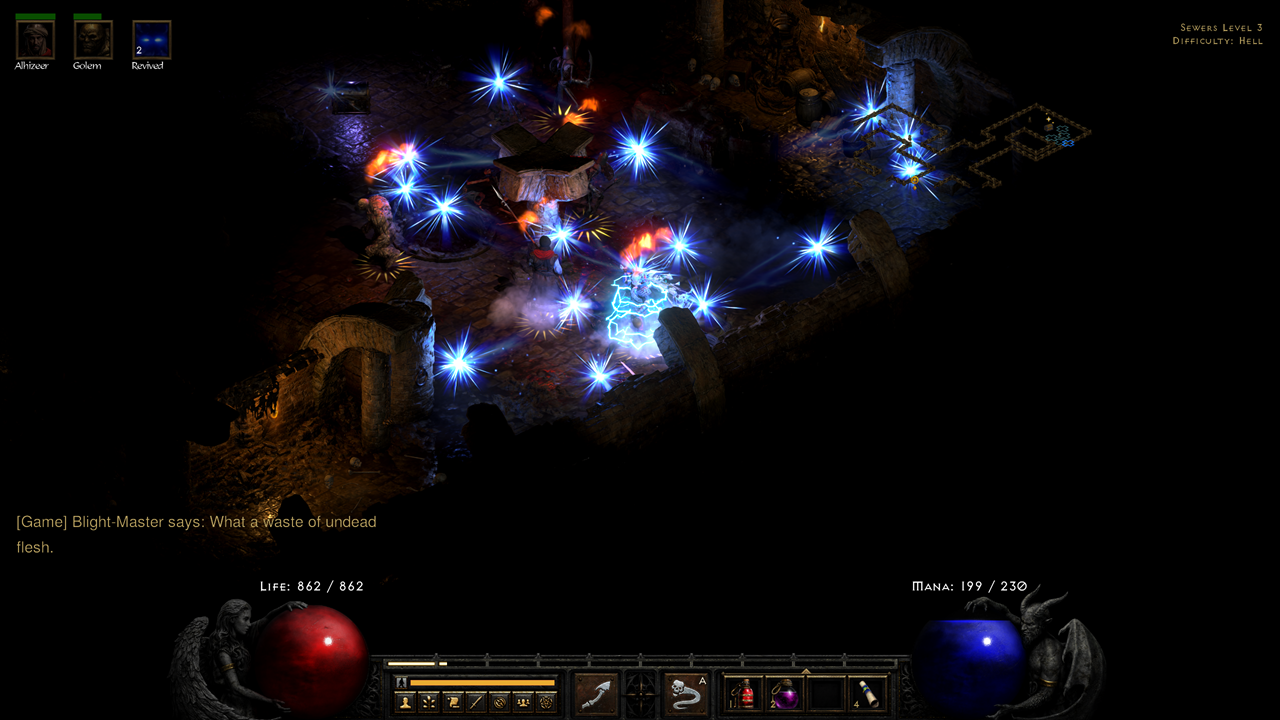
Task: Click the Golem minion portrait
Action: point(93,40)
